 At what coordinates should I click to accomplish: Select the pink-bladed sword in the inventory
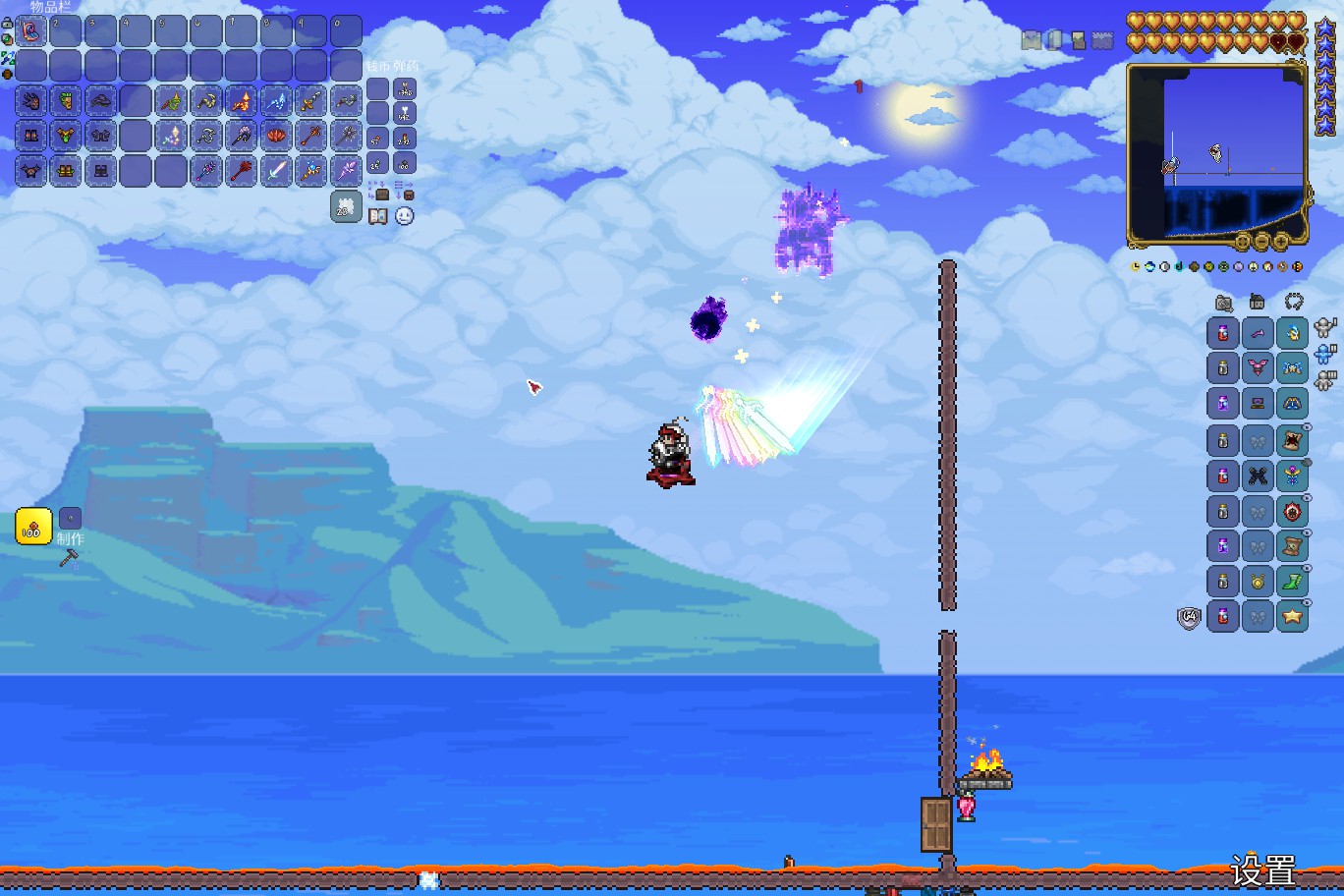pyautogui.click(x=276, y=171)
